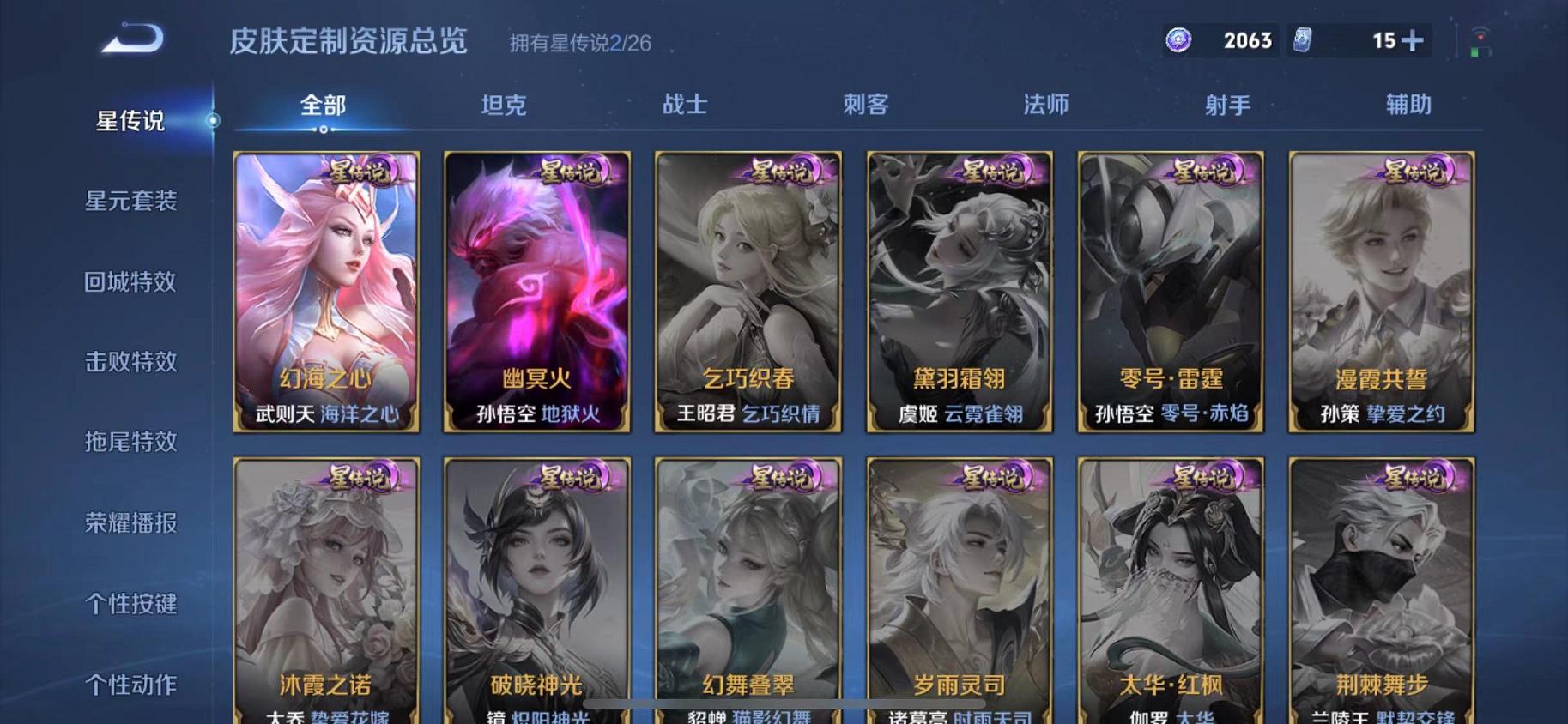
Task: Open the 个性动作 sidebar section
Action: click(x=132, y=685)
